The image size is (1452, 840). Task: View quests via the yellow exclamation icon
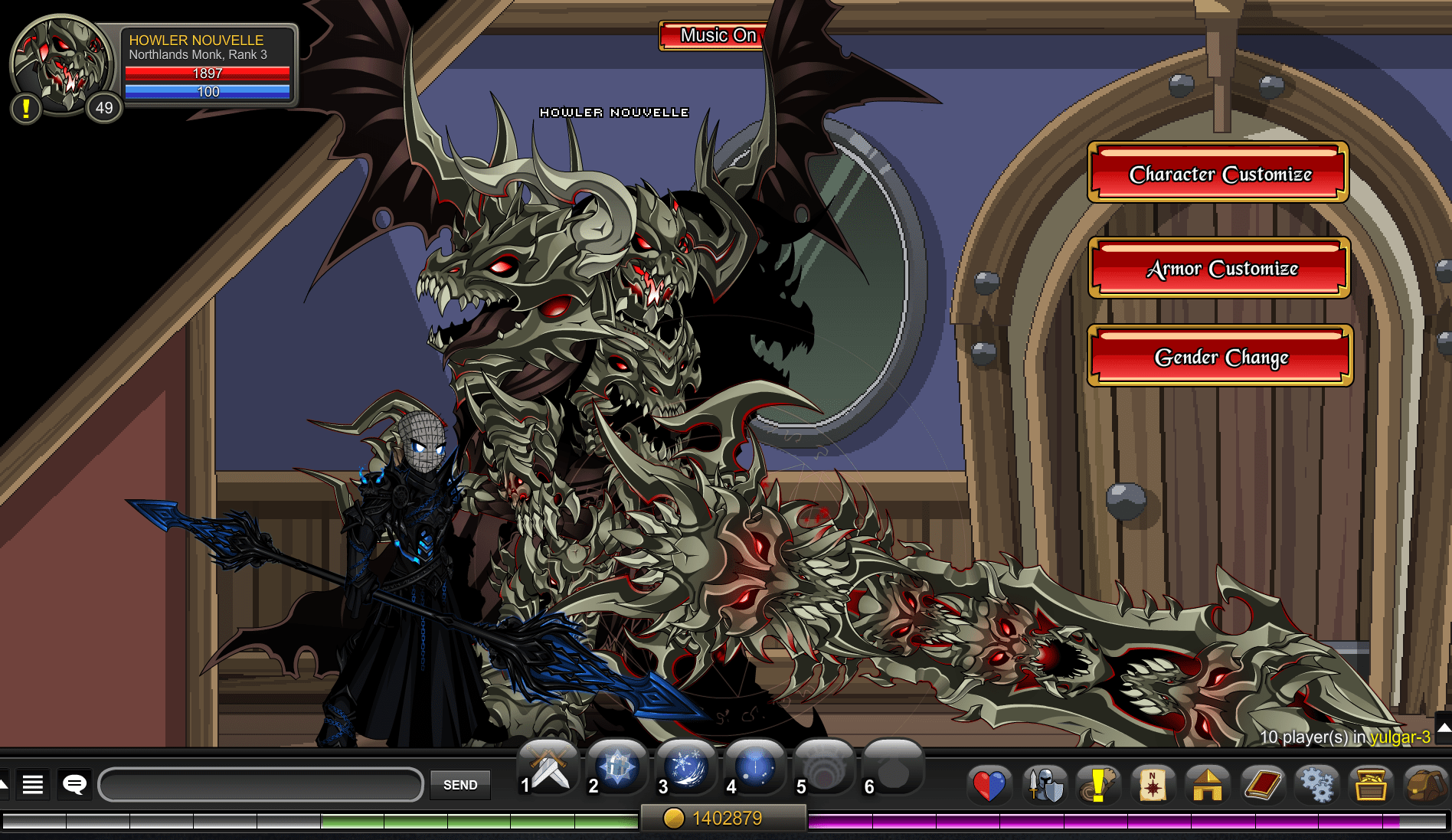(x=1098, y=785)
